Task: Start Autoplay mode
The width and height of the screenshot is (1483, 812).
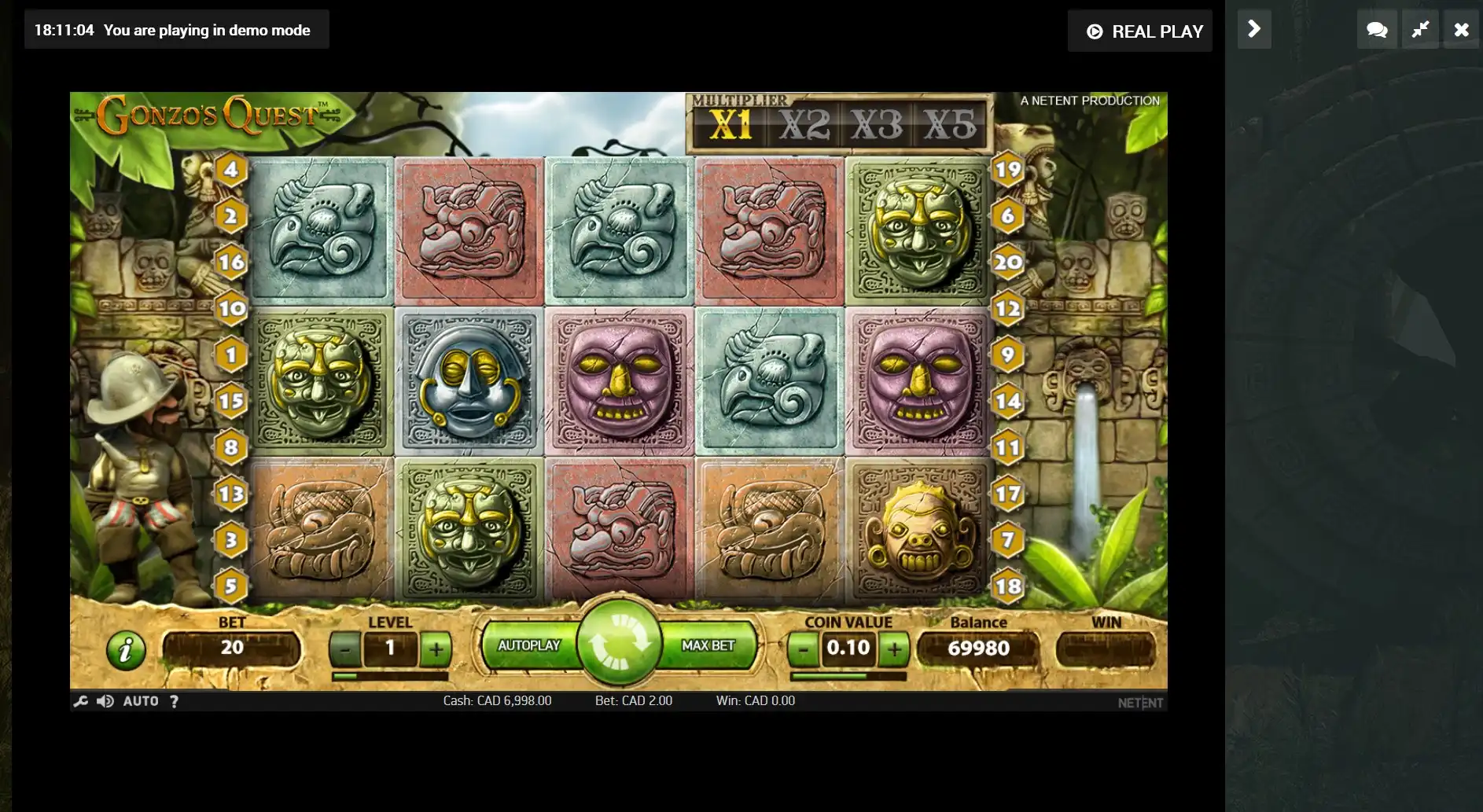Action: (x=528, y=645)
